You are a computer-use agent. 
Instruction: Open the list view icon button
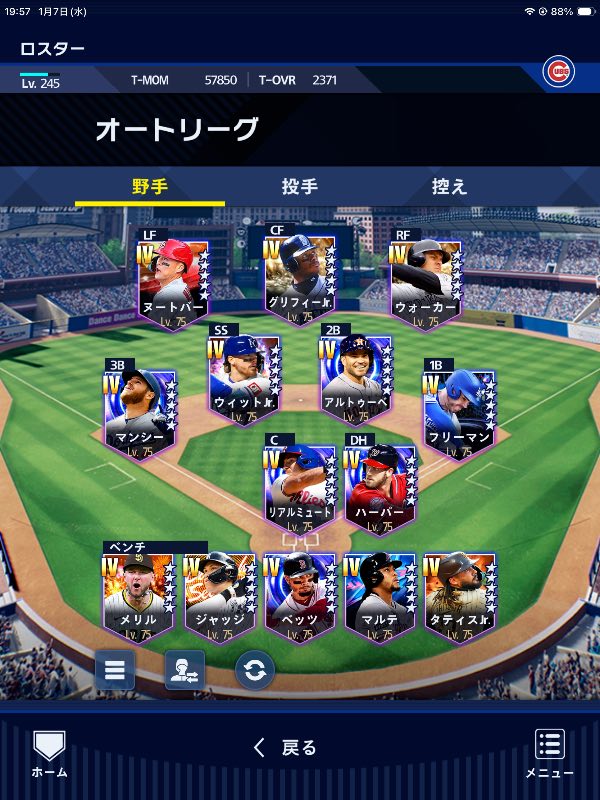tap(115, 670)
